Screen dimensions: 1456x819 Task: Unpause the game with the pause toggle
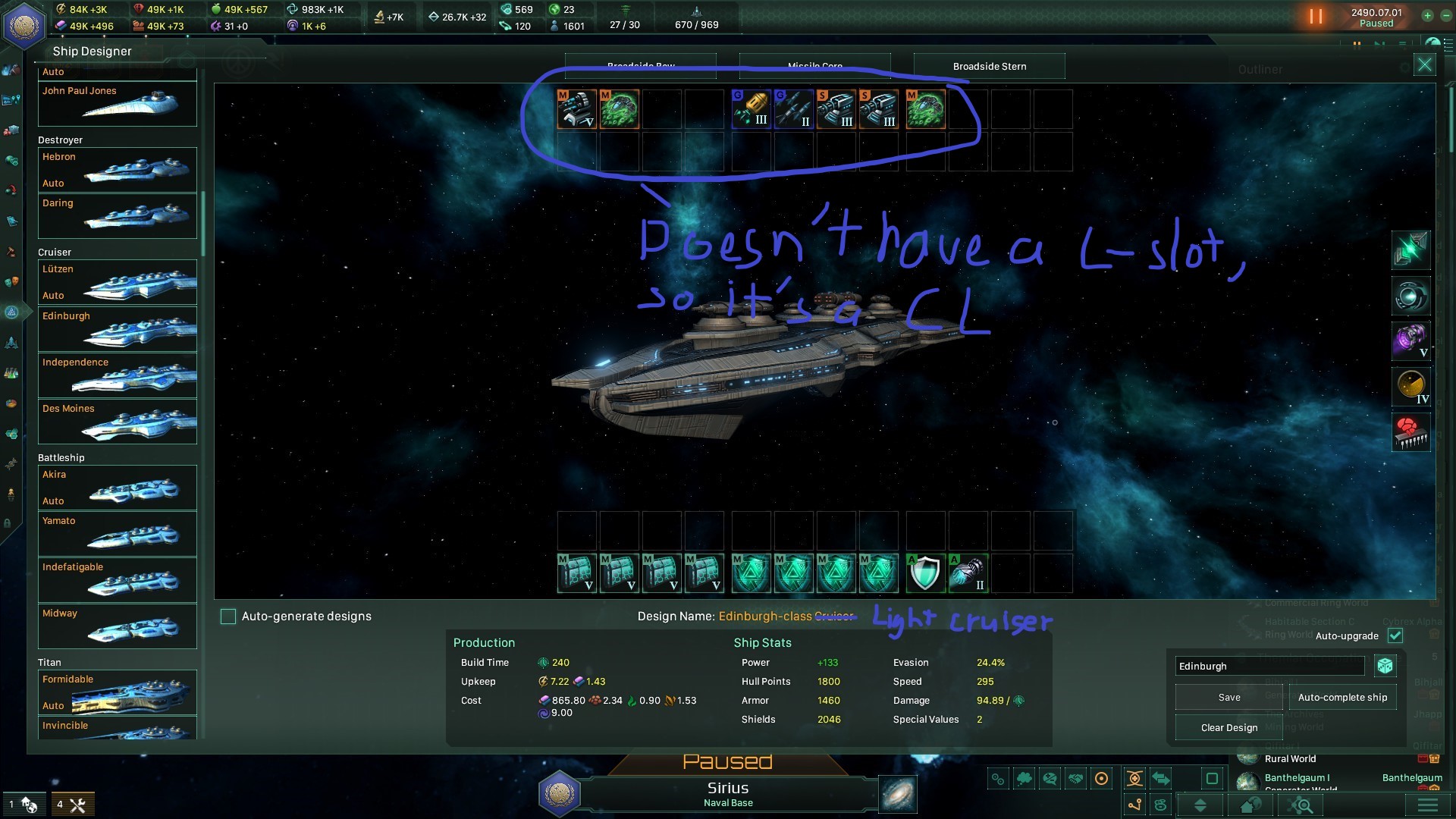click(x=1316, y=16)
